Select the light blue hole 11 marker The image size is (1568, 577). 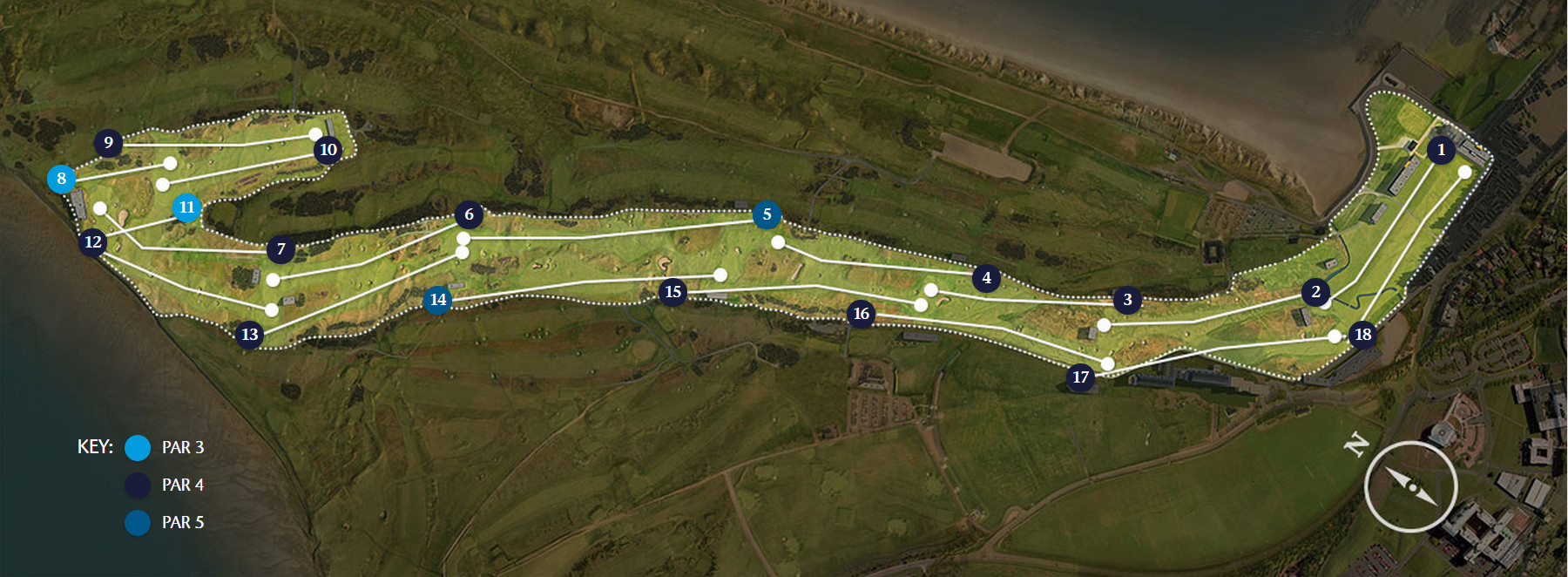pyautogui.click(x=186, y=207)
